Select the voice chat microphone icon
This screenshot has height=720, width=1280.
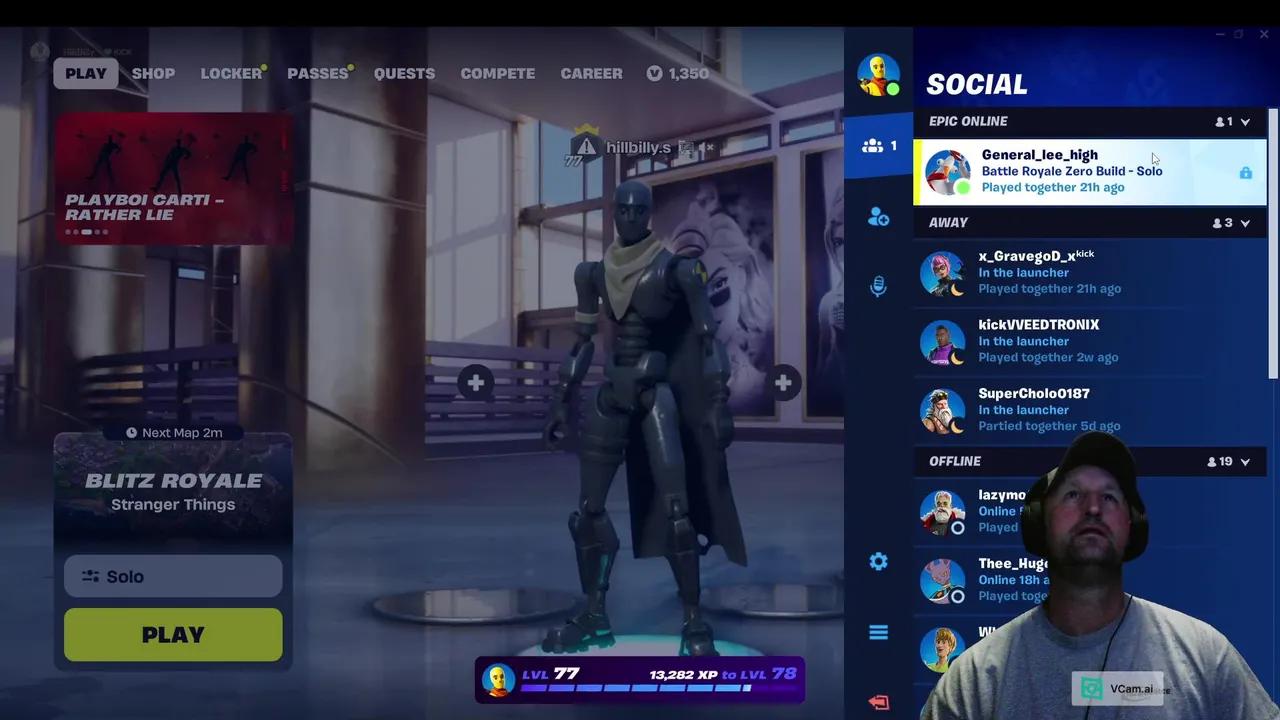pyautogui.click(x=878, y=286)
